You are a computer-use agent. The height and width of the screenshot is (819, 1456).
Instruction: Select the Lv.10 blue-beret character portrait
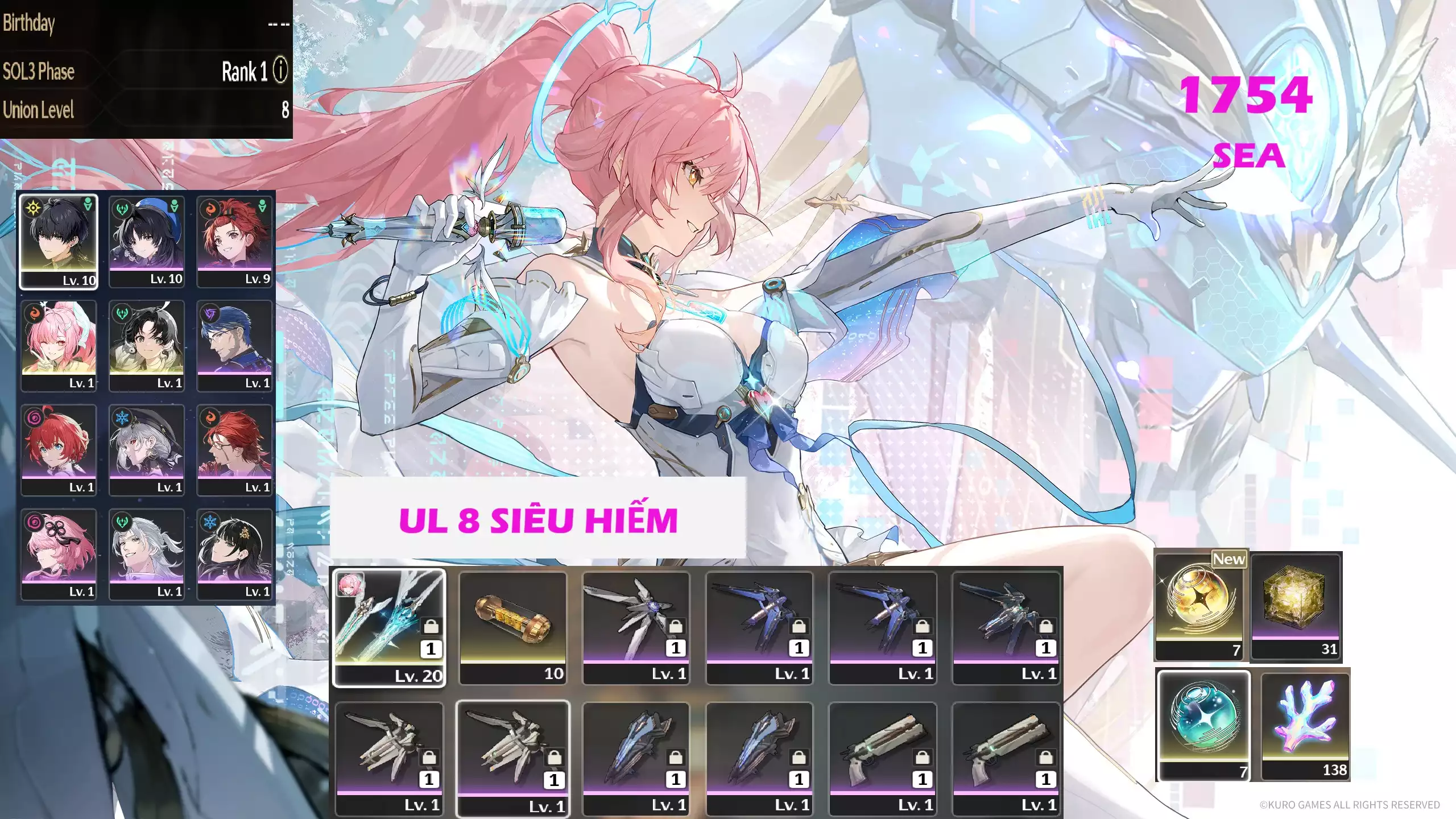(147, 242)
